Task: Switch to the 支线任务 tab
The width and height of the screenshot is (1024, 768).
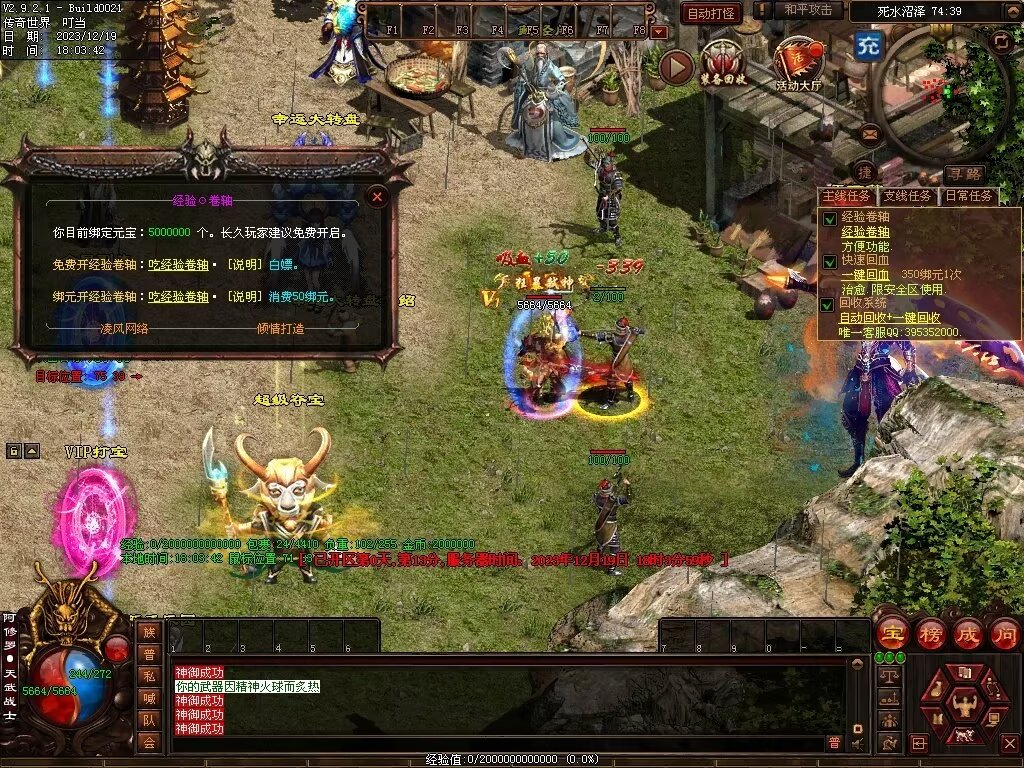Action: [909, 196]
